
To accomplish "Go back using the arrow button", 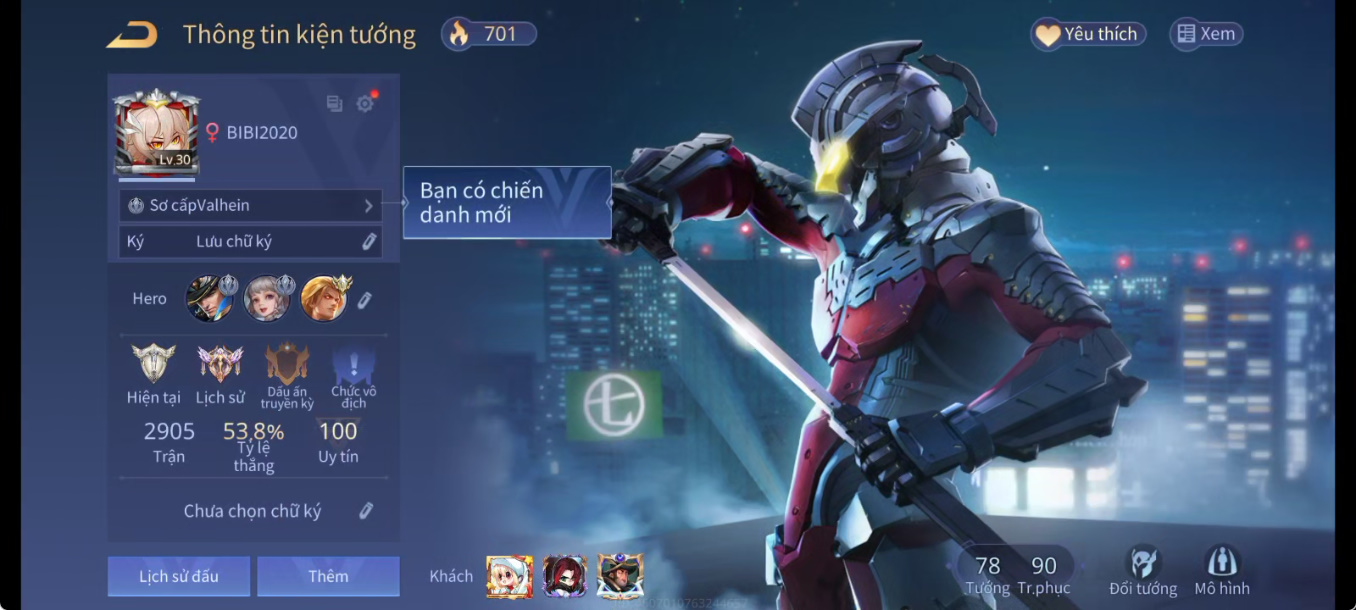I will 132,35.
